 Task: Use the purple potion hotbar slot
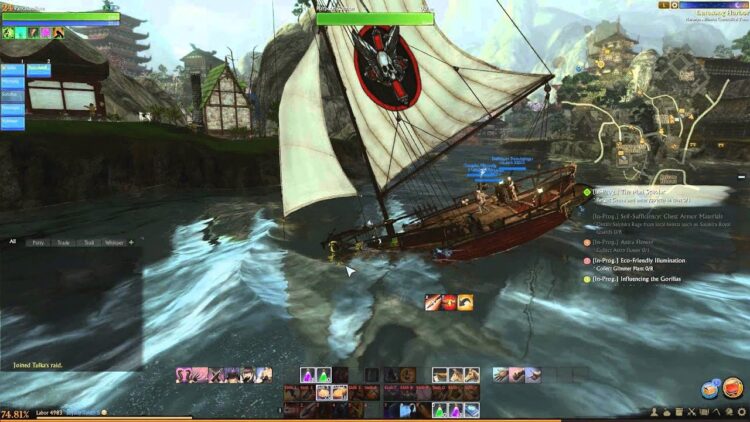(308, 375)
